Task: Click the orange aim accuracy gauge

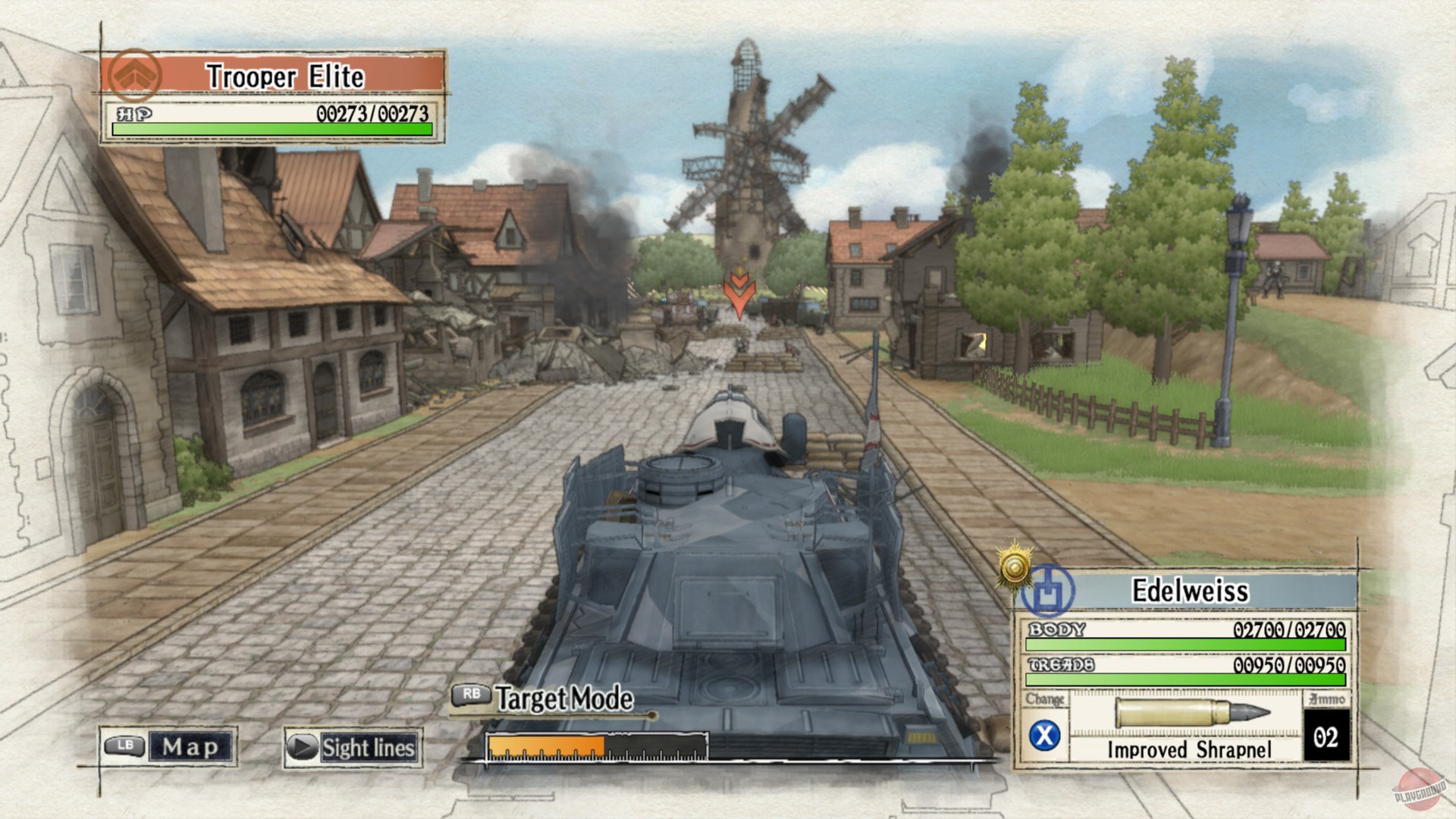Action: tap(546, 744)
